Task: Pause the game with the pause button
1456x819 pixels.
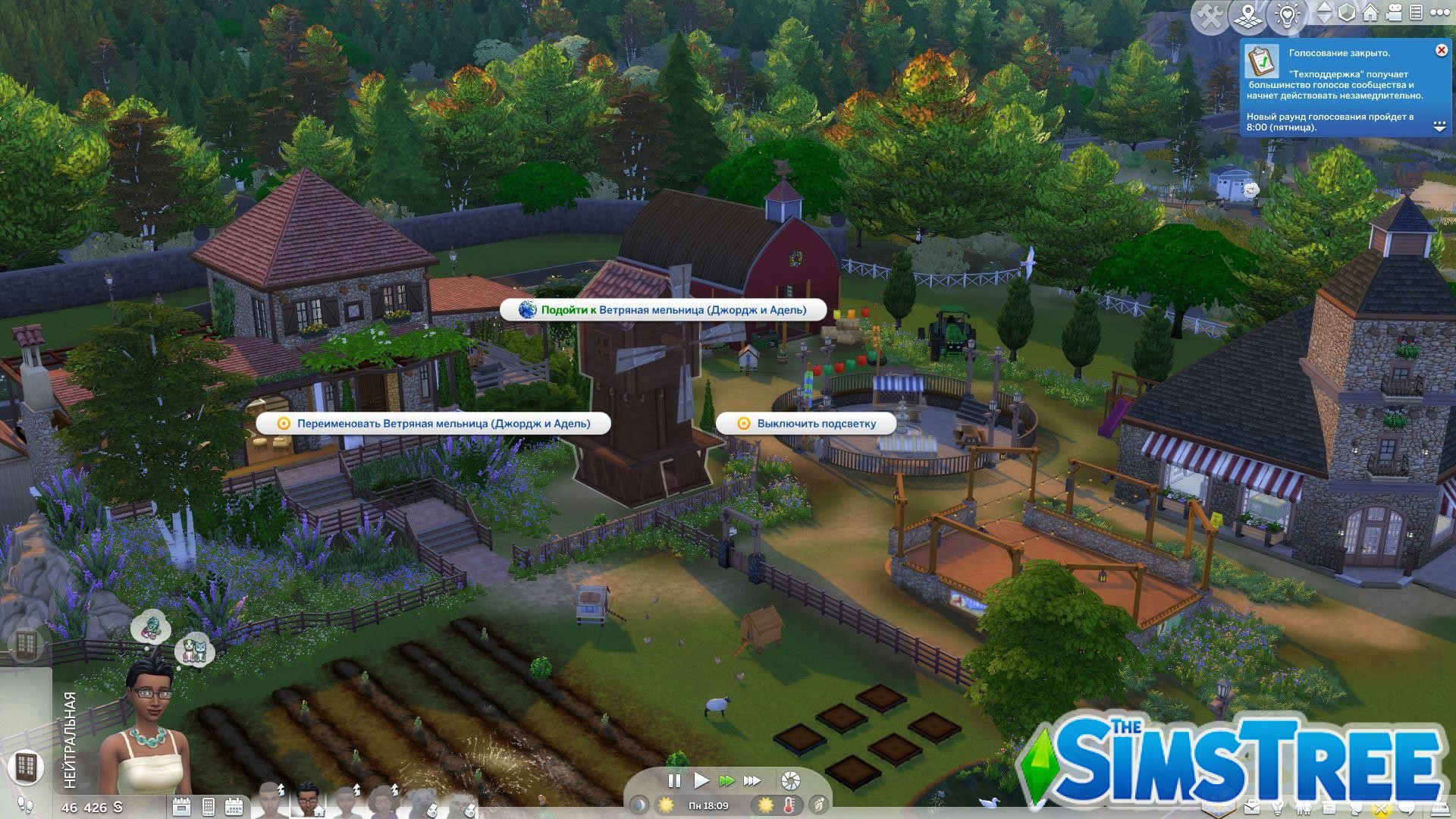Action: [673, 780]
